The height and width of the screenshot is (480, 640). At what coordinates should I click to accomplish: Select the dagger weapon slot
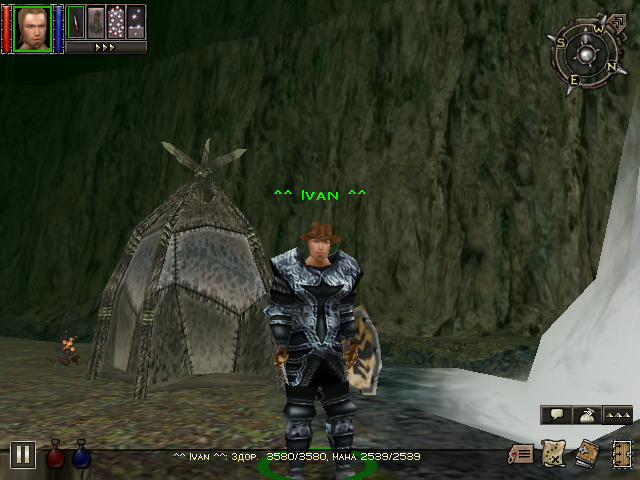pyautogui.click(x=76, y=21)
